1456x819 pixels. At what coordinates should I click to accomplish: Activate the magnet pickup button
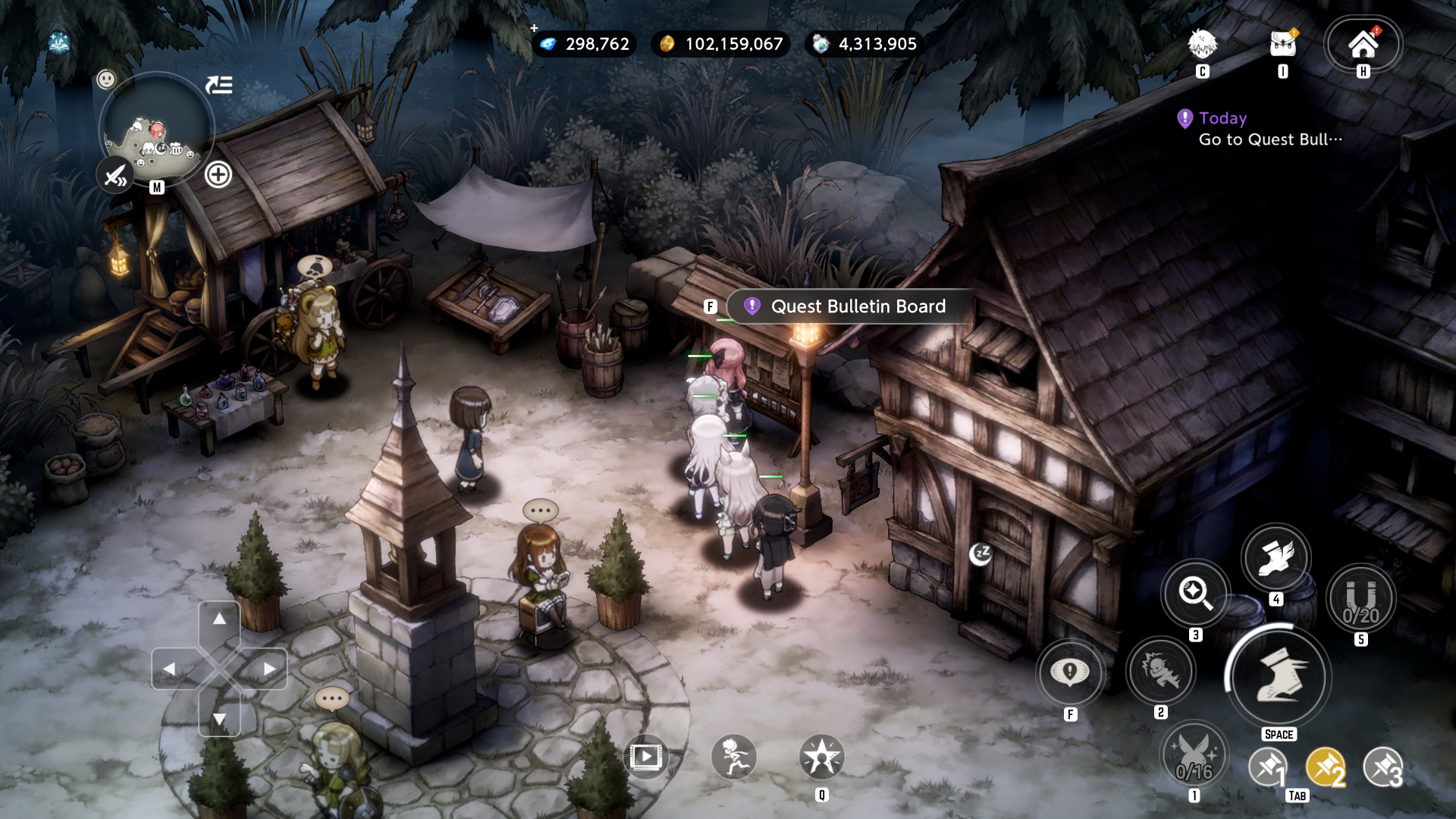tap(1361, 599)
